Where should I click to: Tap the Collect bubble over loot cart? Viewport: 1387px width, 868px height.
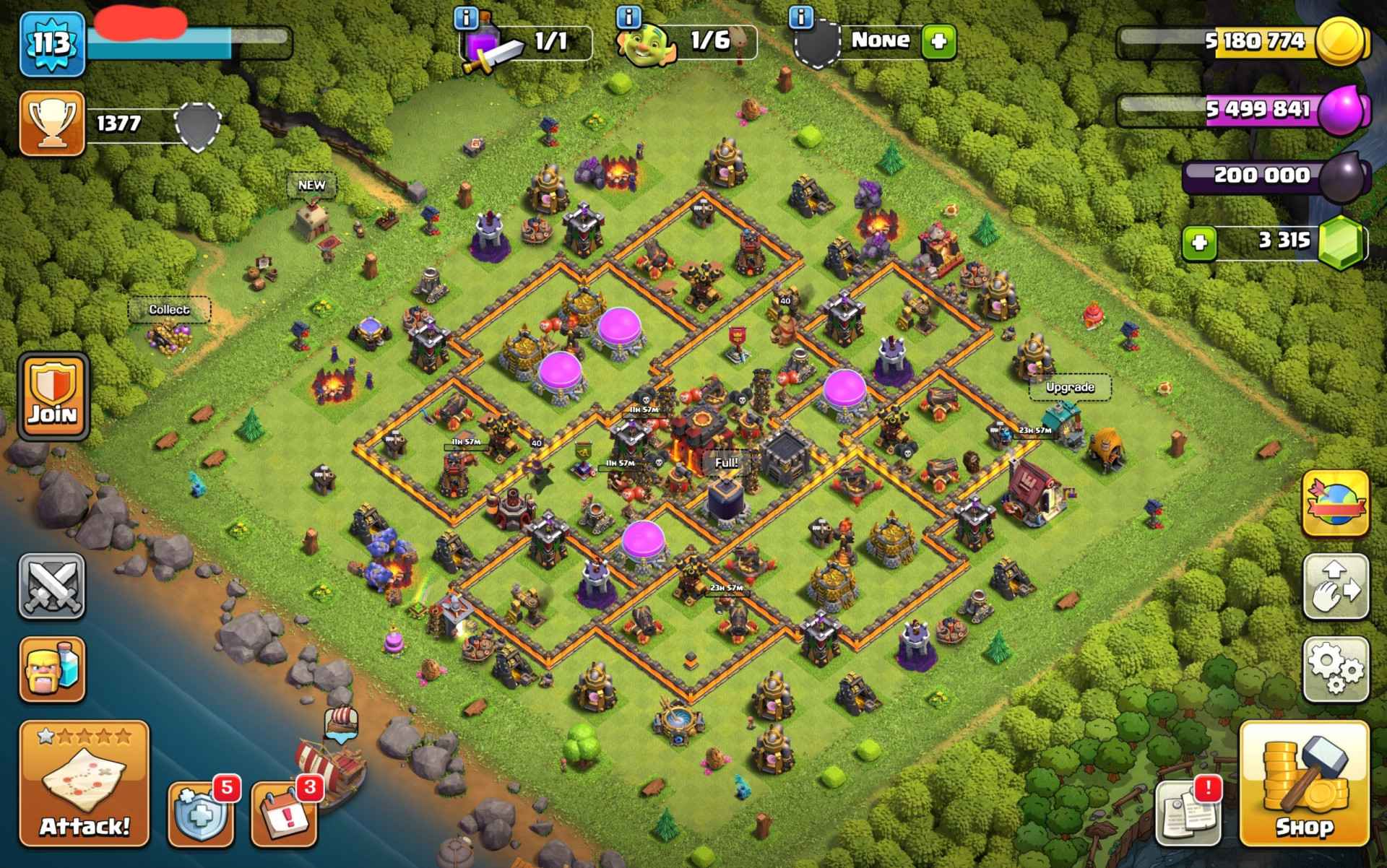point(169,310)
